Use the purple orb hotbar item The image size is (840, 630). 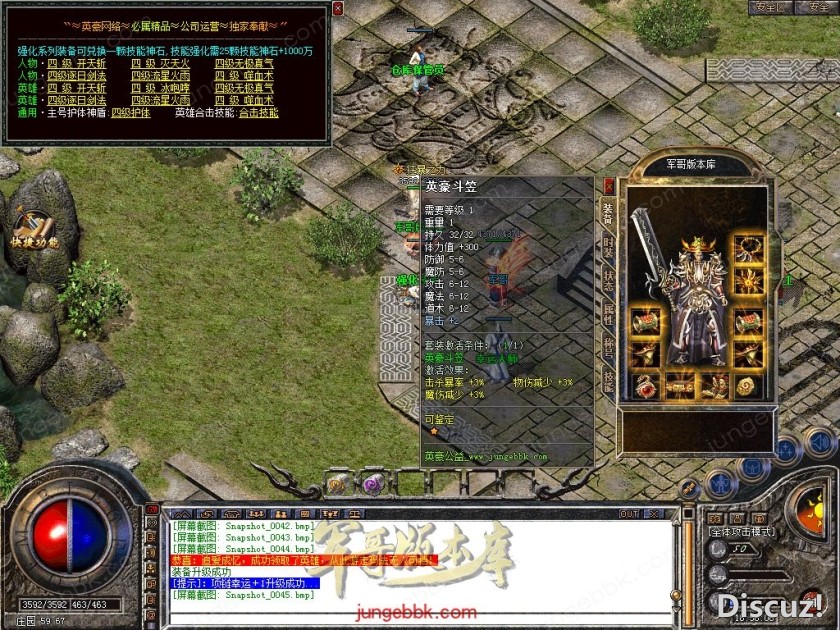tap(372, 484)
